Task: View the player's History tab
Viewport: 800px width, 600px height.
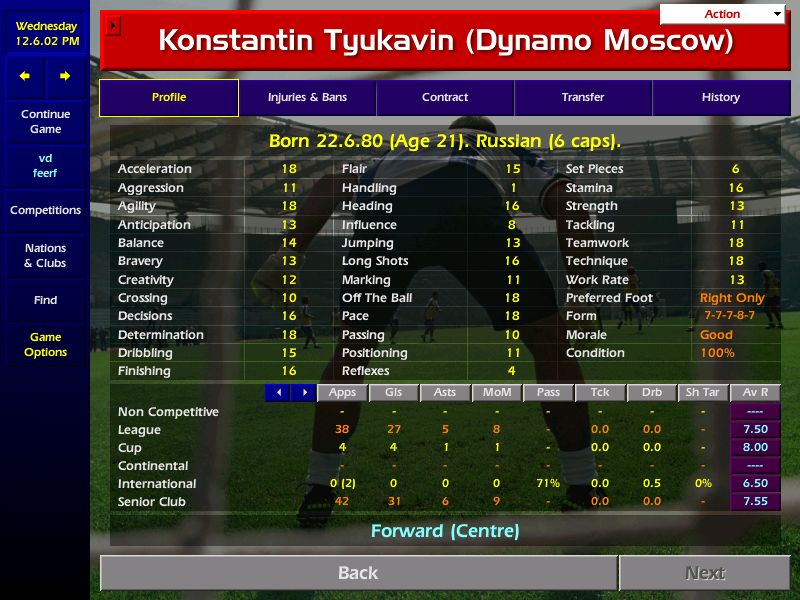Action: [720, 97]
